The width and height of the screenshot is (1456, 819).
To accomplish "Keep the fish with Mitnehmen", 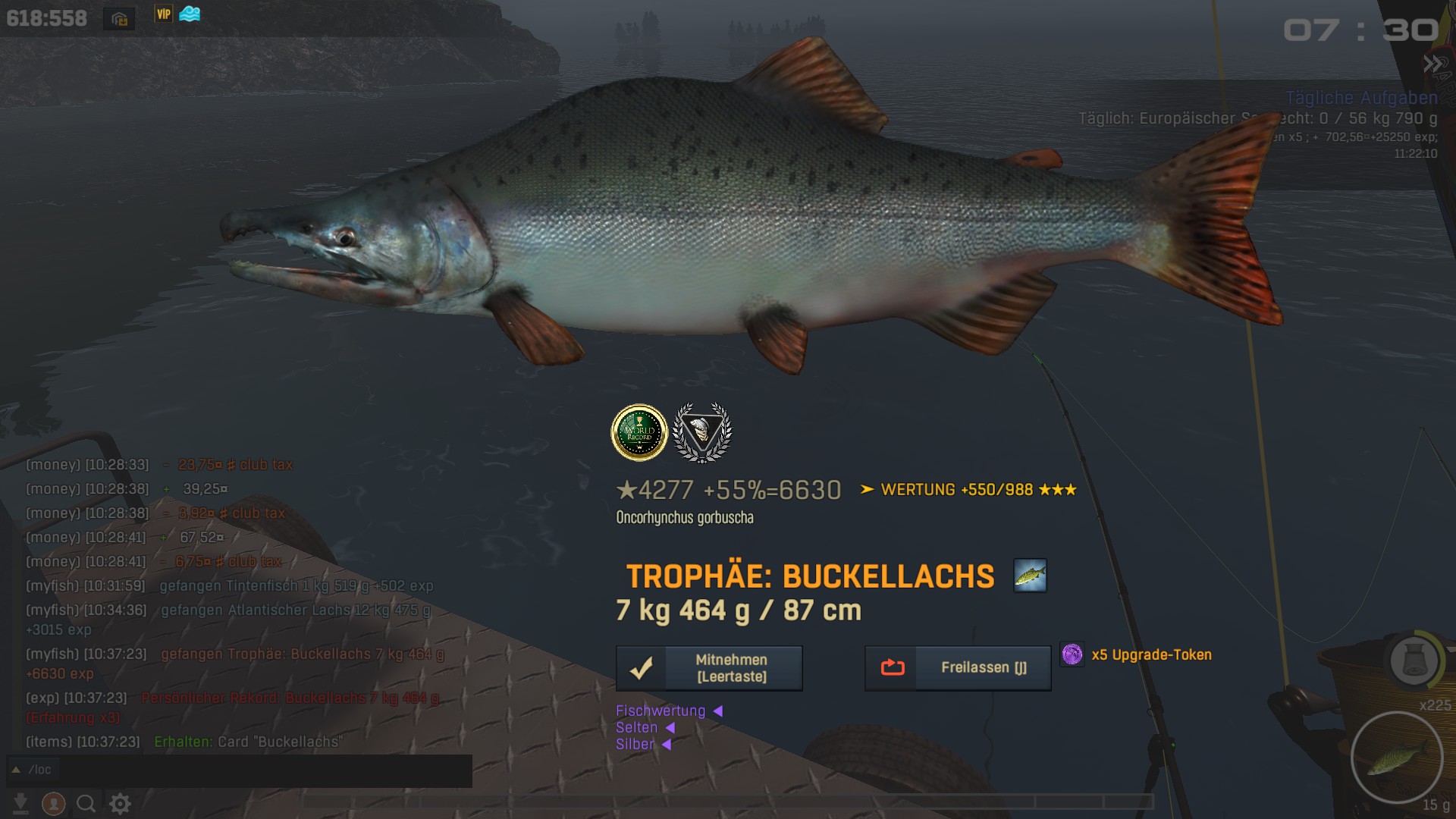I will coord(709,668).
